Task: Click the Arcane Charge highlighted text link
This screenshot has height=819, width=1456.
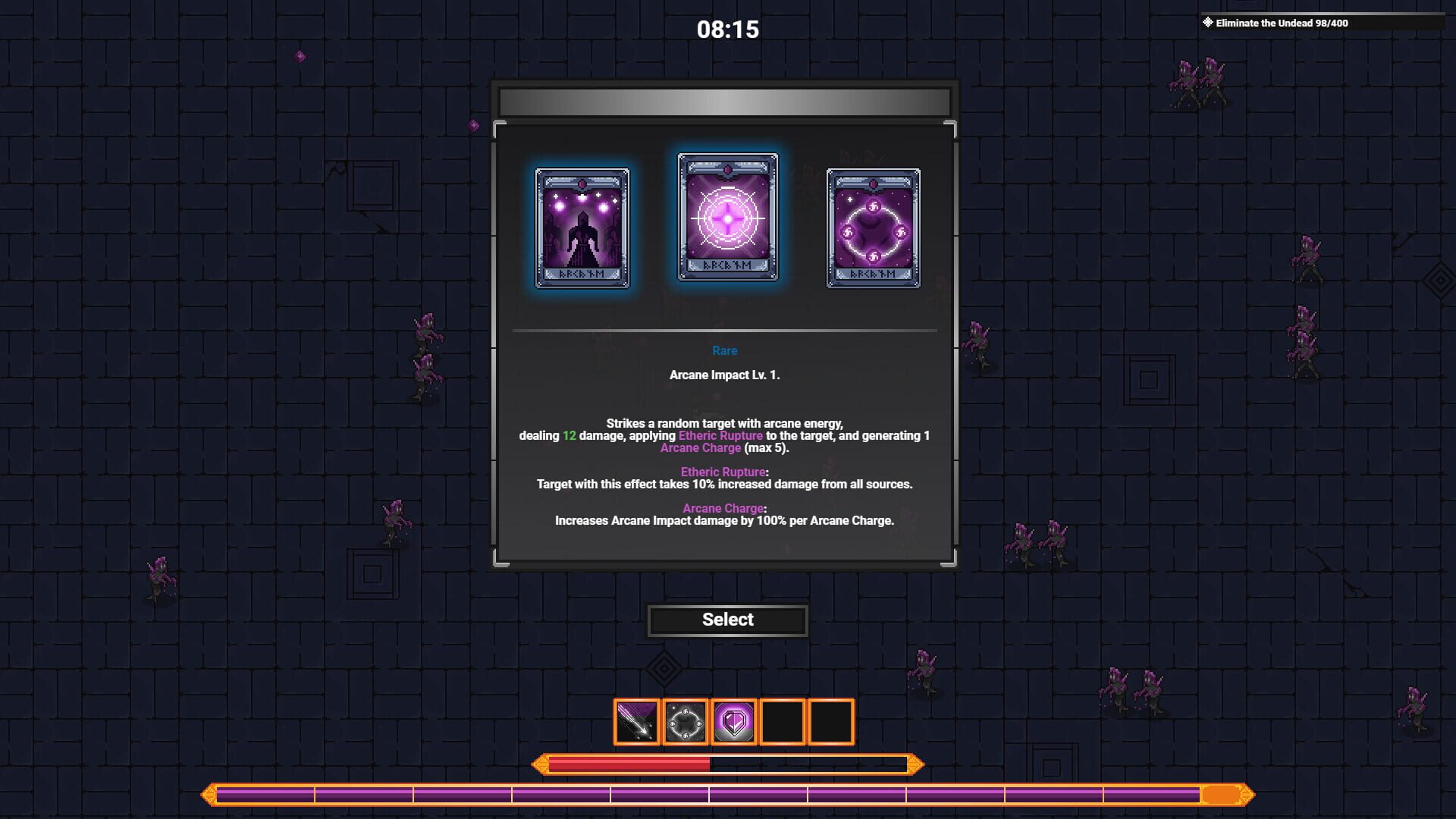Action: pyautogui.click(x=700, y=447)
